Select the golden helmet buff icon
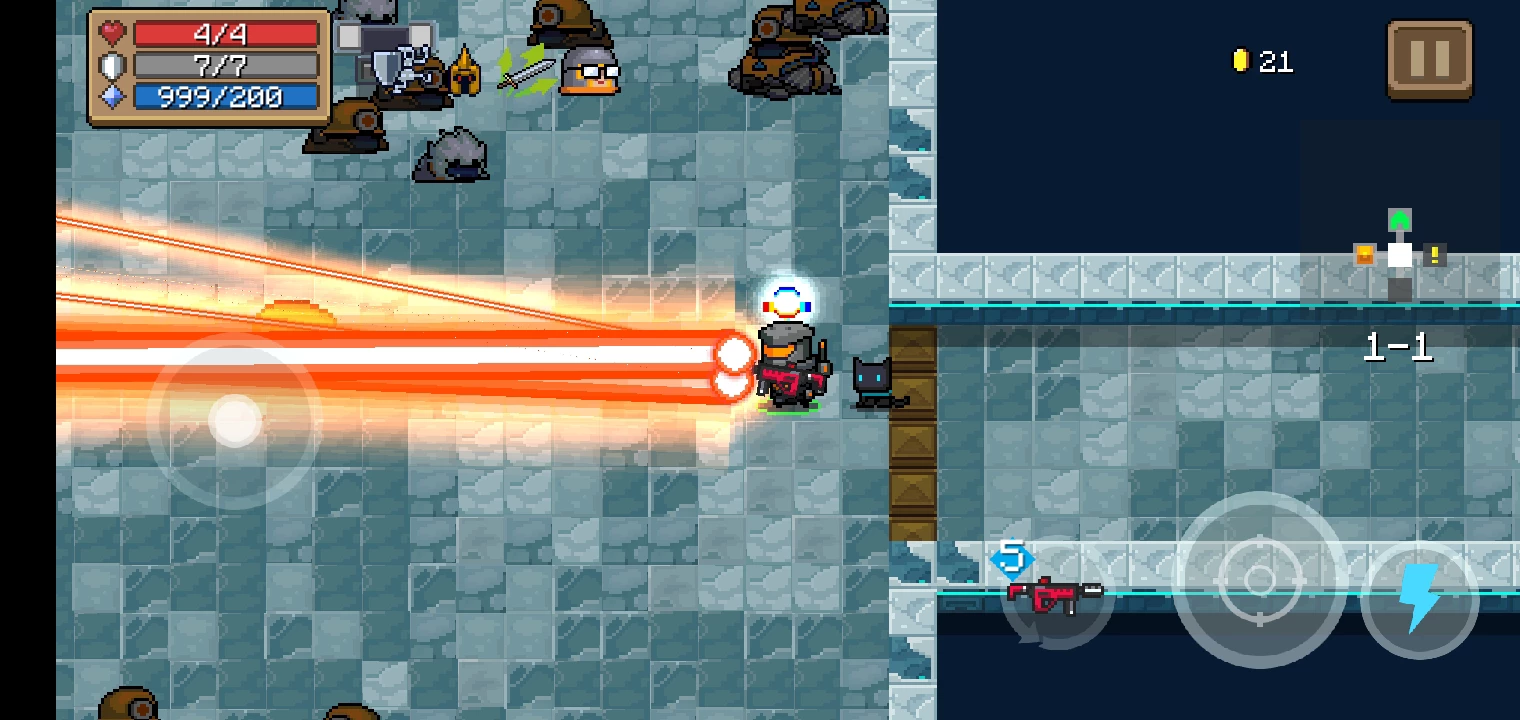Viewport: 1520px width, 720px height. [464, 71]
